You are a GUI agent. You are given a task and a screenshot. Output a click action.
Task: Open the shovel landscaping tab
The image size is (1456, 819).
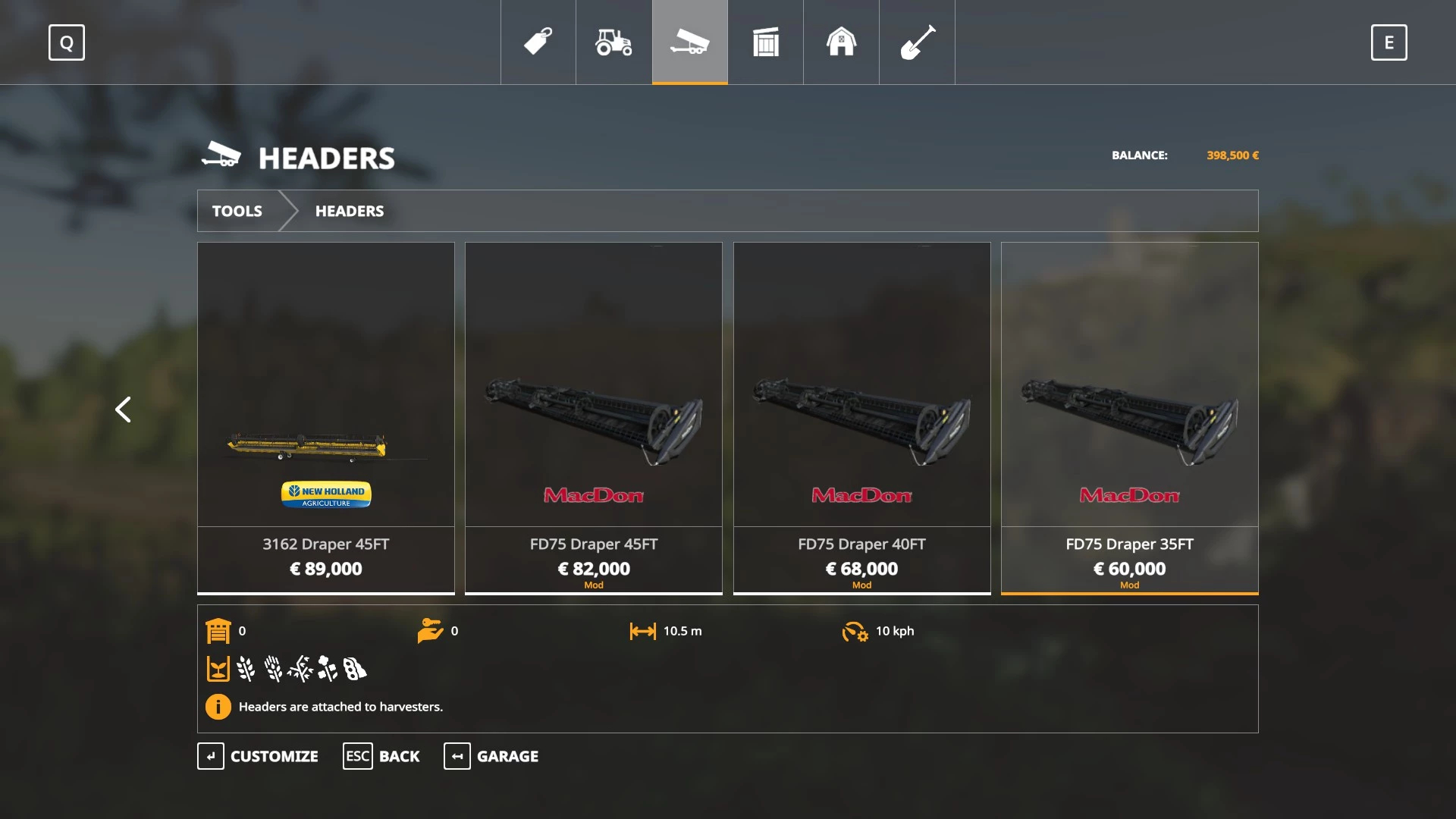pyautogui.click(x=917, y=42)
